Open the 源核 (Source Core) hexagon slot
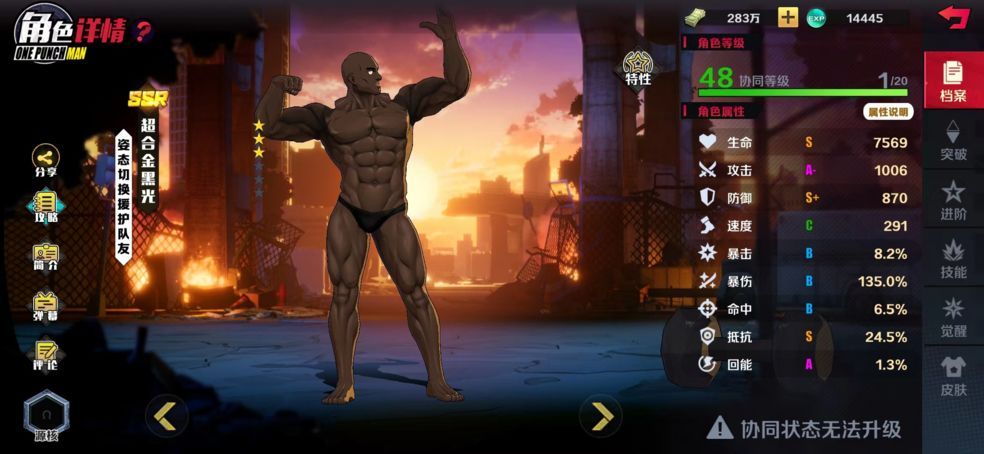The width and height of the screenshot is (984, 454). 46,413
